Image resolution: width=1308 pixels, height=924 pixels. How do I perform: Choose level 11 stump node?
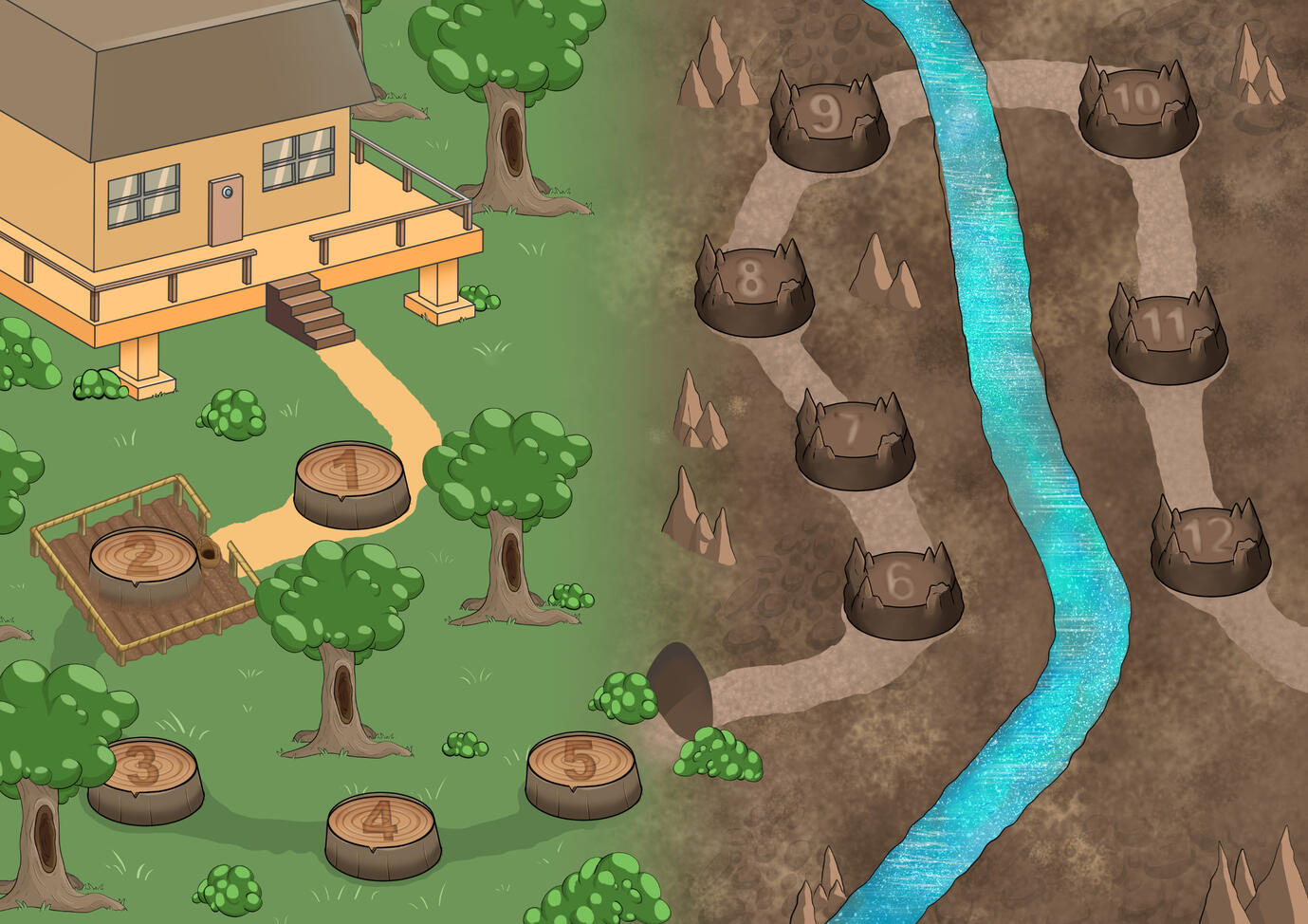(x=1166, y=335)
